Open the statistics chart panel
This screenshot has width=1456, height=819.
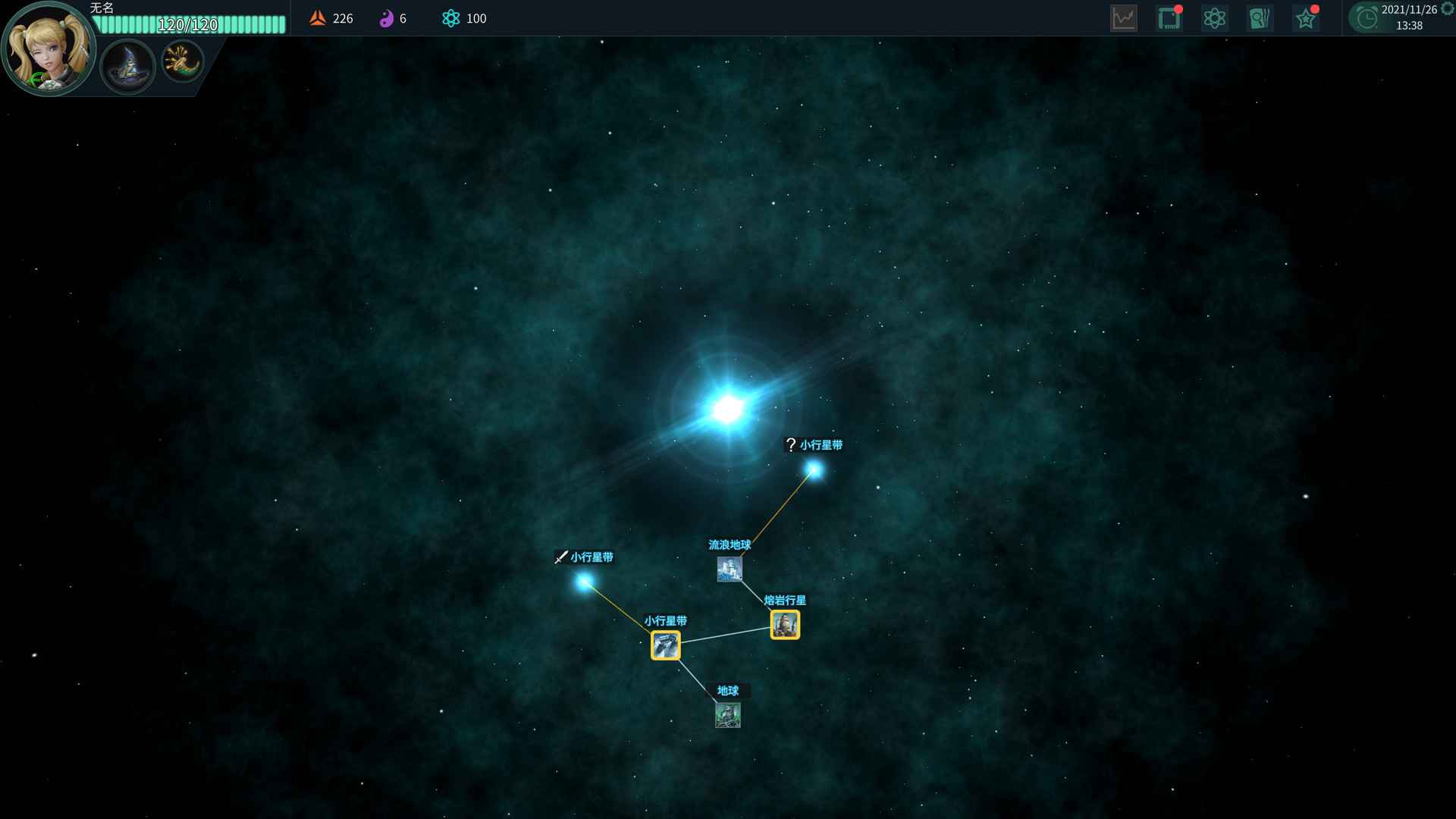1123,17
